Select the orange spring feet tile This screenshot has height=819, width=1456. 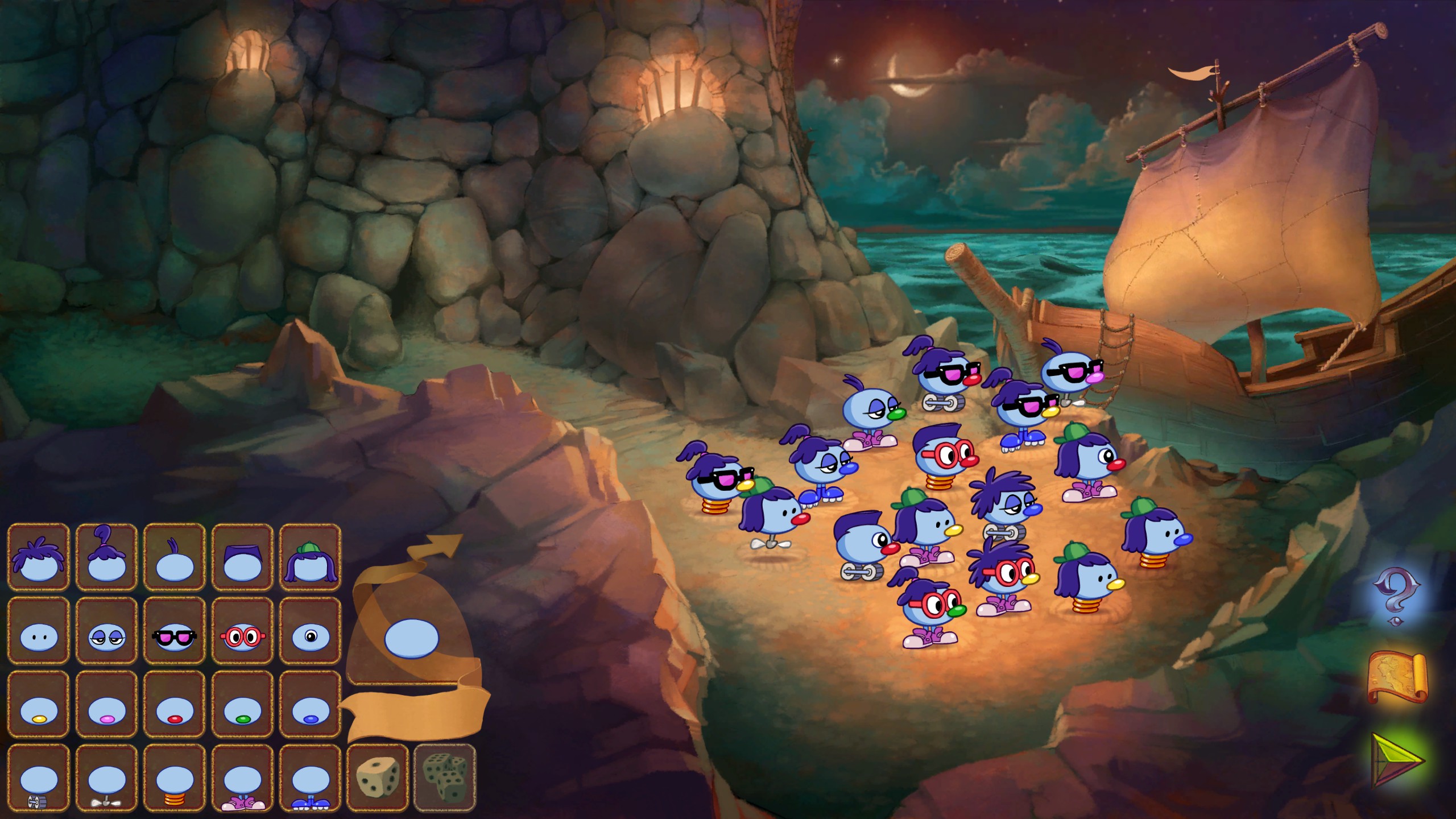coord(174,779)
